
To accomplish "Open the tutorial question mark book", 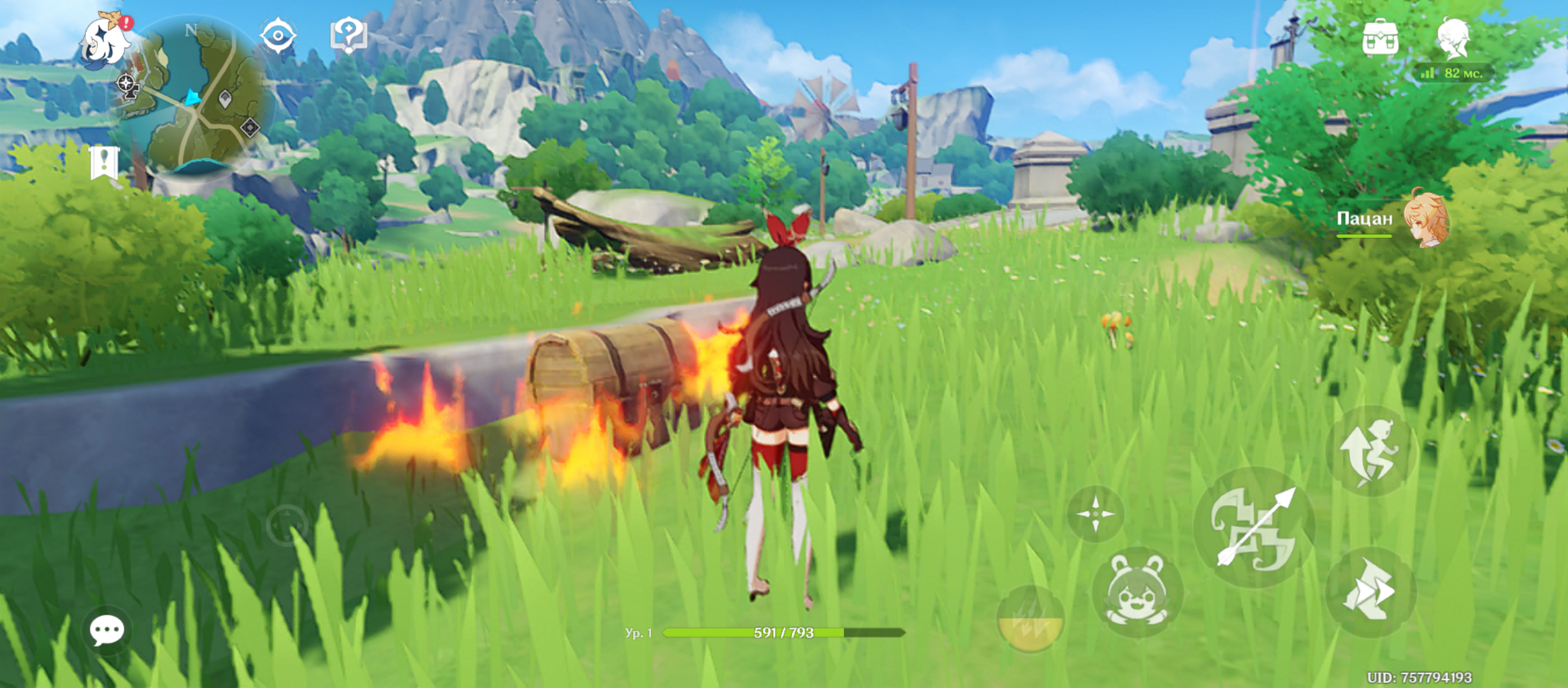I will [x=349, y=35].
